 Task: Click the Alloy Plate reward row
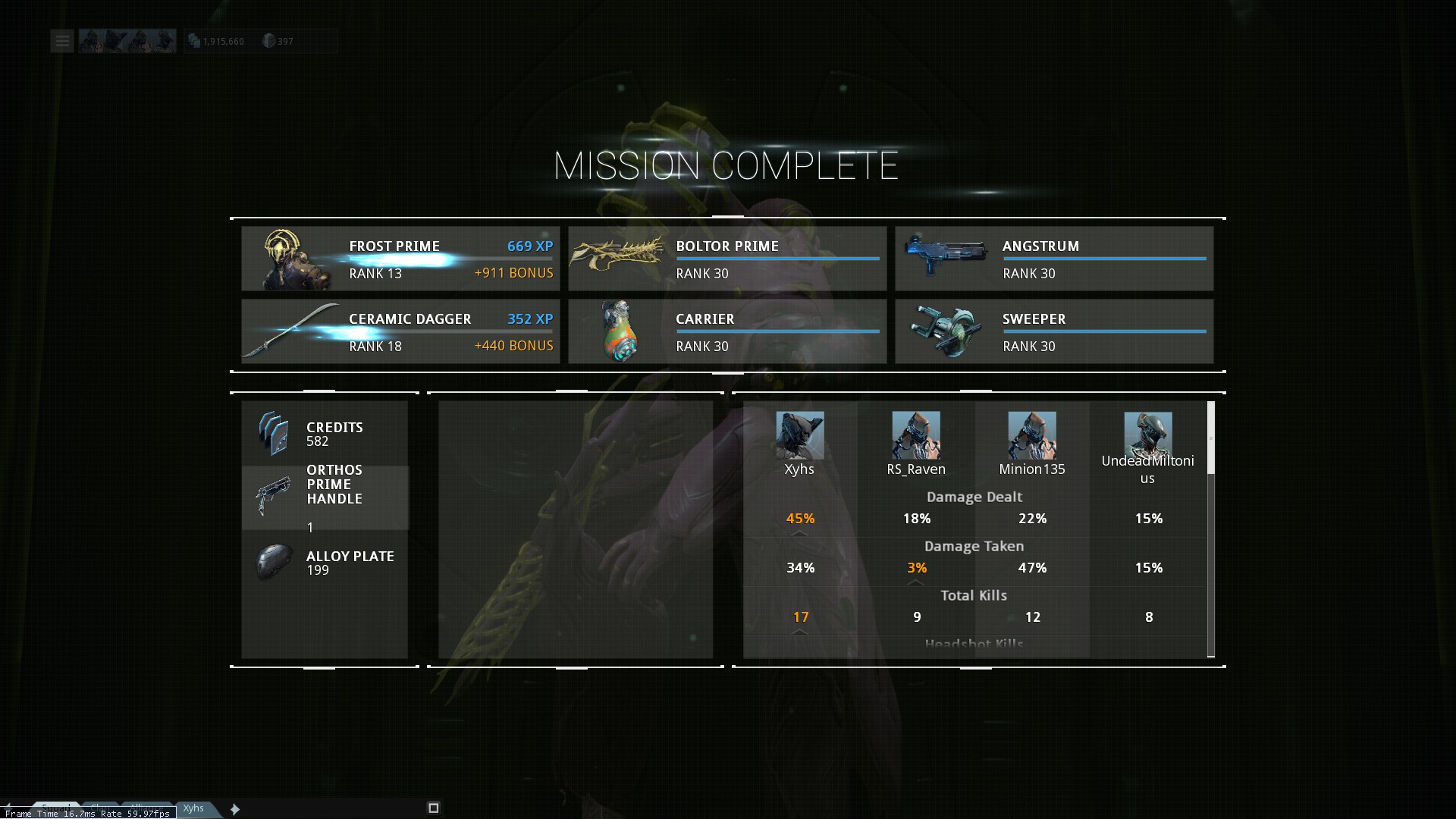[325, 563]
